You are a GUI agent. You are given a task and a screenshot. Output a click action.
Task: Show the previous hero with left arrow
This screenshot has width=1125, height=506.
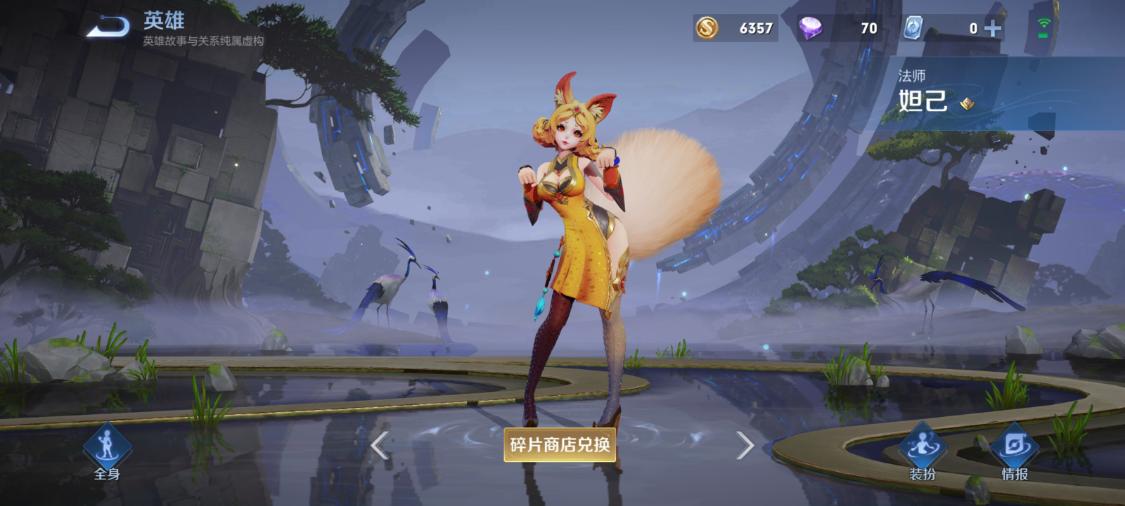[x=379, y=445]
